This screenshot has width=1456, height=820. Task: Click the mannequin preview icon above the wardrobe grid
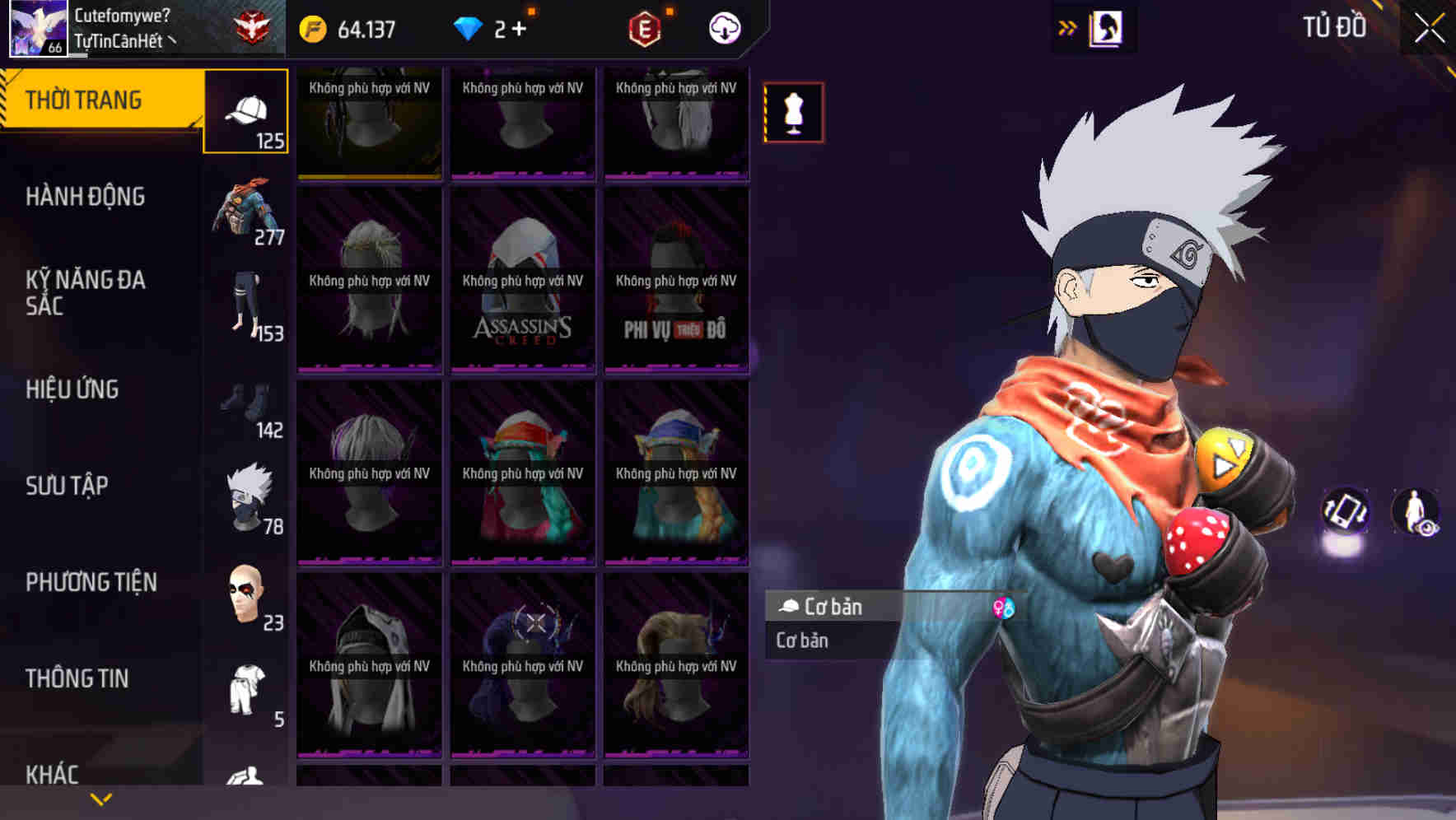point(793,114)
